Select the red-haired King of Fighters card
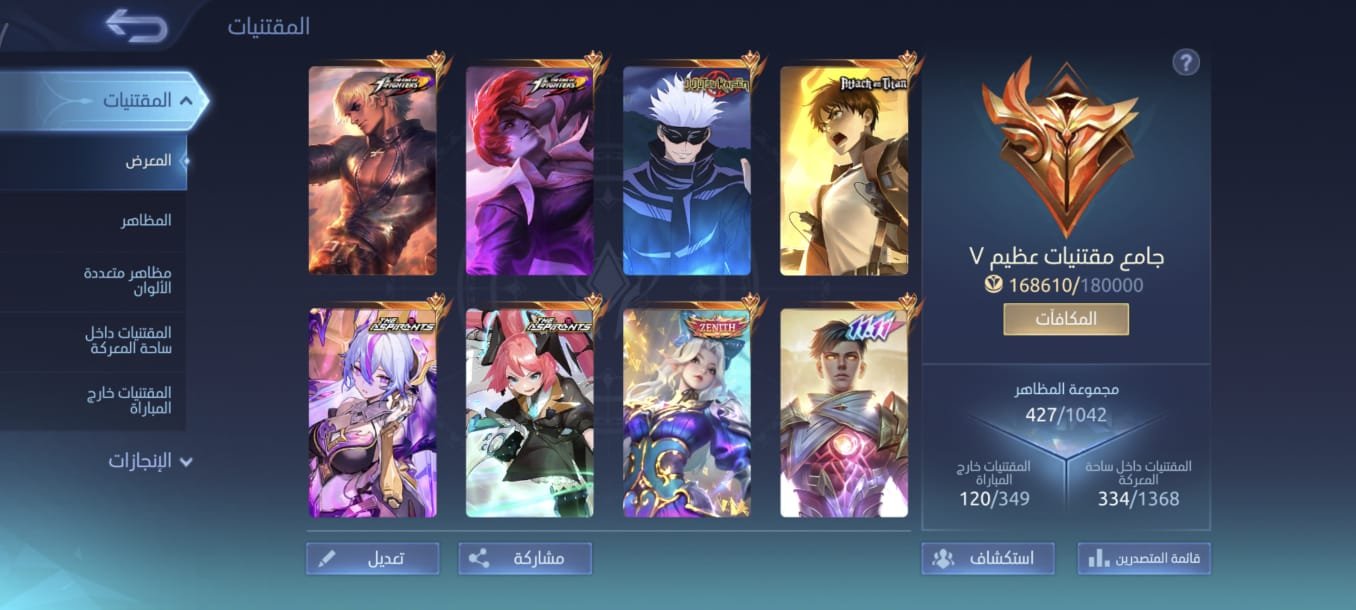Image resolution: width=1356 pixels, height=610 pixels. (x=530, y=171)
